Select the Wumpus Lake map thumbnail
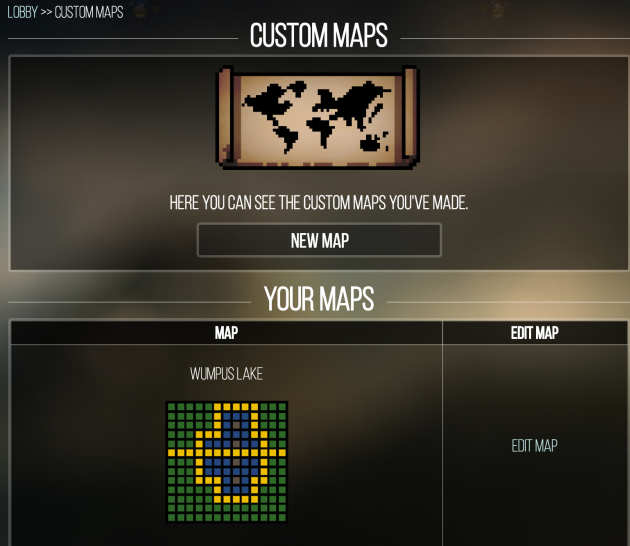 pyautogui.click(x=226, y=461)
